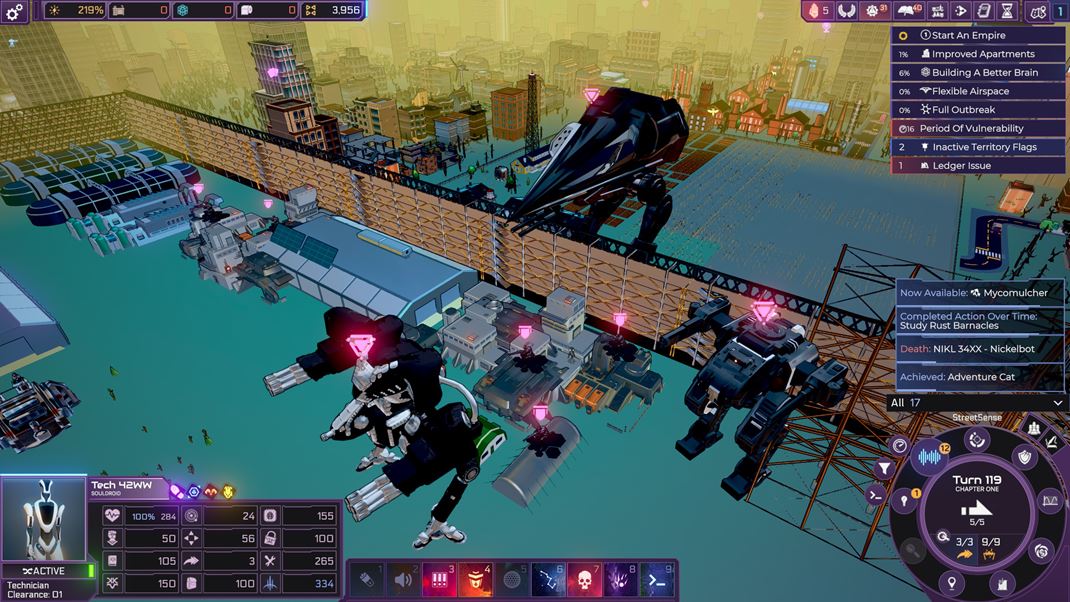Select the command prompt ability slot 9
The image size is (1070, 602).
tap(658, 579)
